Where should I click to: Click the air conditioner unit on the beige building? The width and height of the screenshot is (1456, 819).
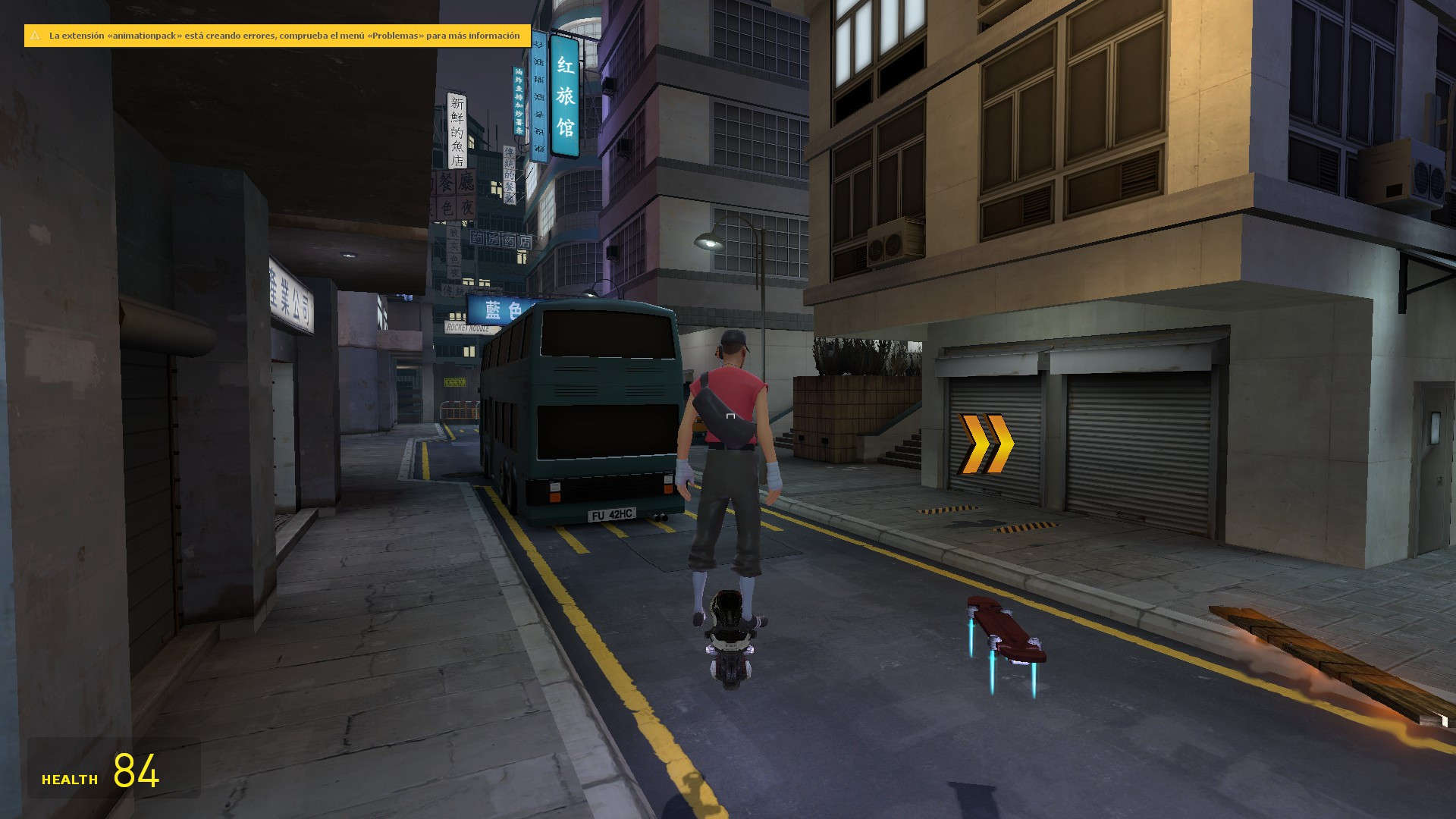click(x=887, y=243)
